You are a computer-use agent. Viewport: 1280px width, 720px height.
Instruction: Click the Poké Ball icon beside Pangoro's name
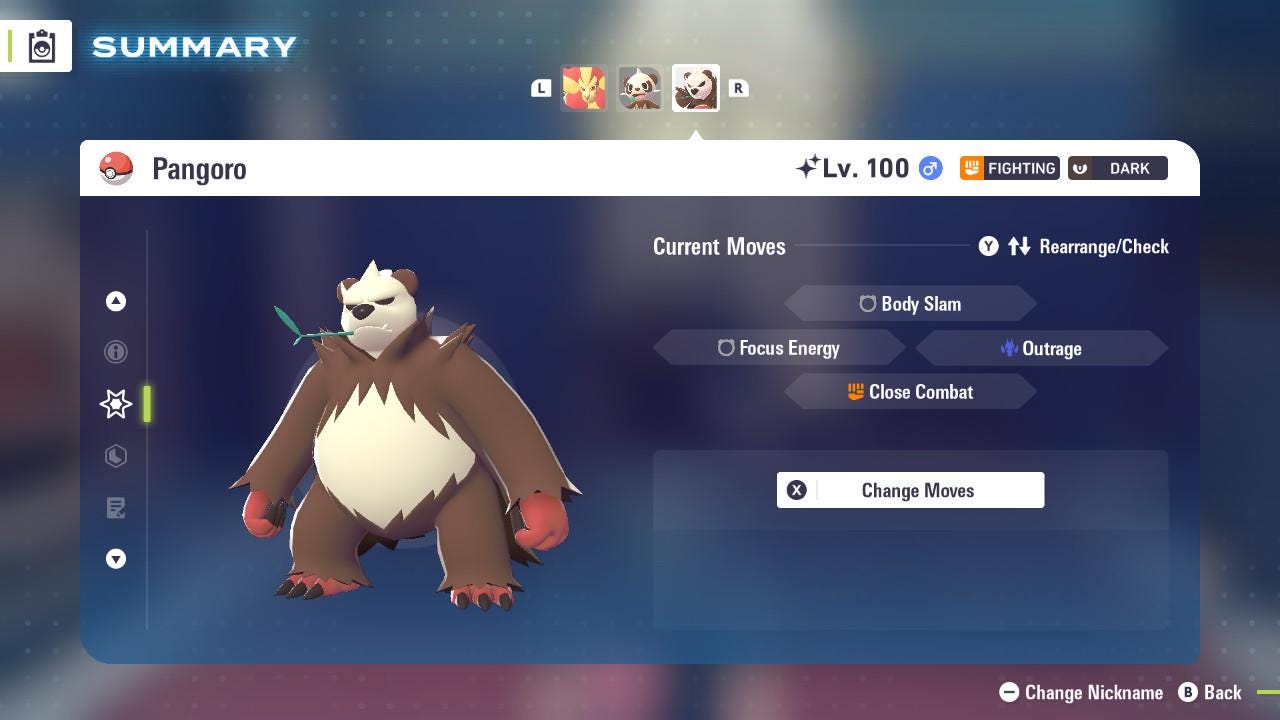click(117, 168)
